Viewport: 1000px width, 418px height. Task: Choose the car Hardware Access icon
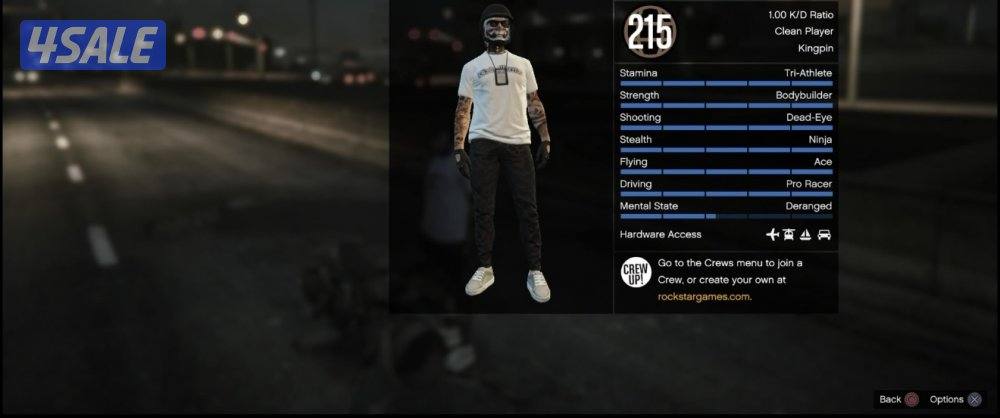coord(824,235)
